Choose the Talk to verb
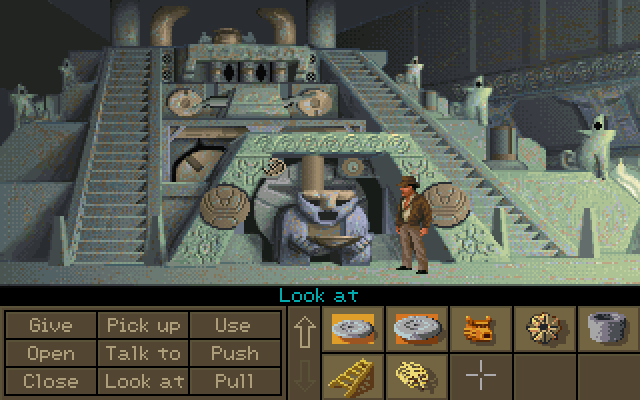This screenshot has height=400, width=640. [x=144, y=353]
